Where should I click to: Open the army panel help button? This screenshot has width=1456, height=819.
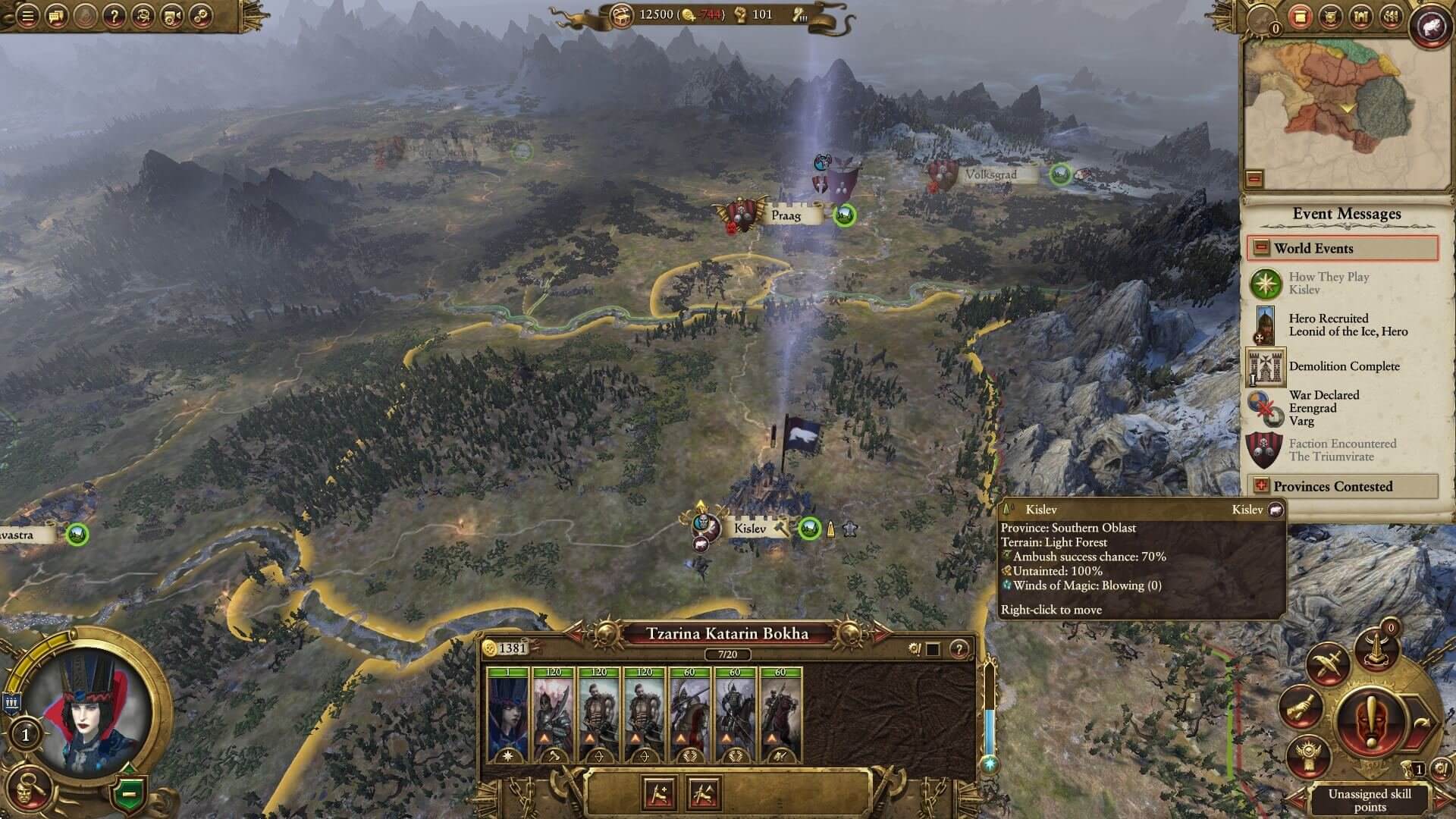(x=959, y=648)
